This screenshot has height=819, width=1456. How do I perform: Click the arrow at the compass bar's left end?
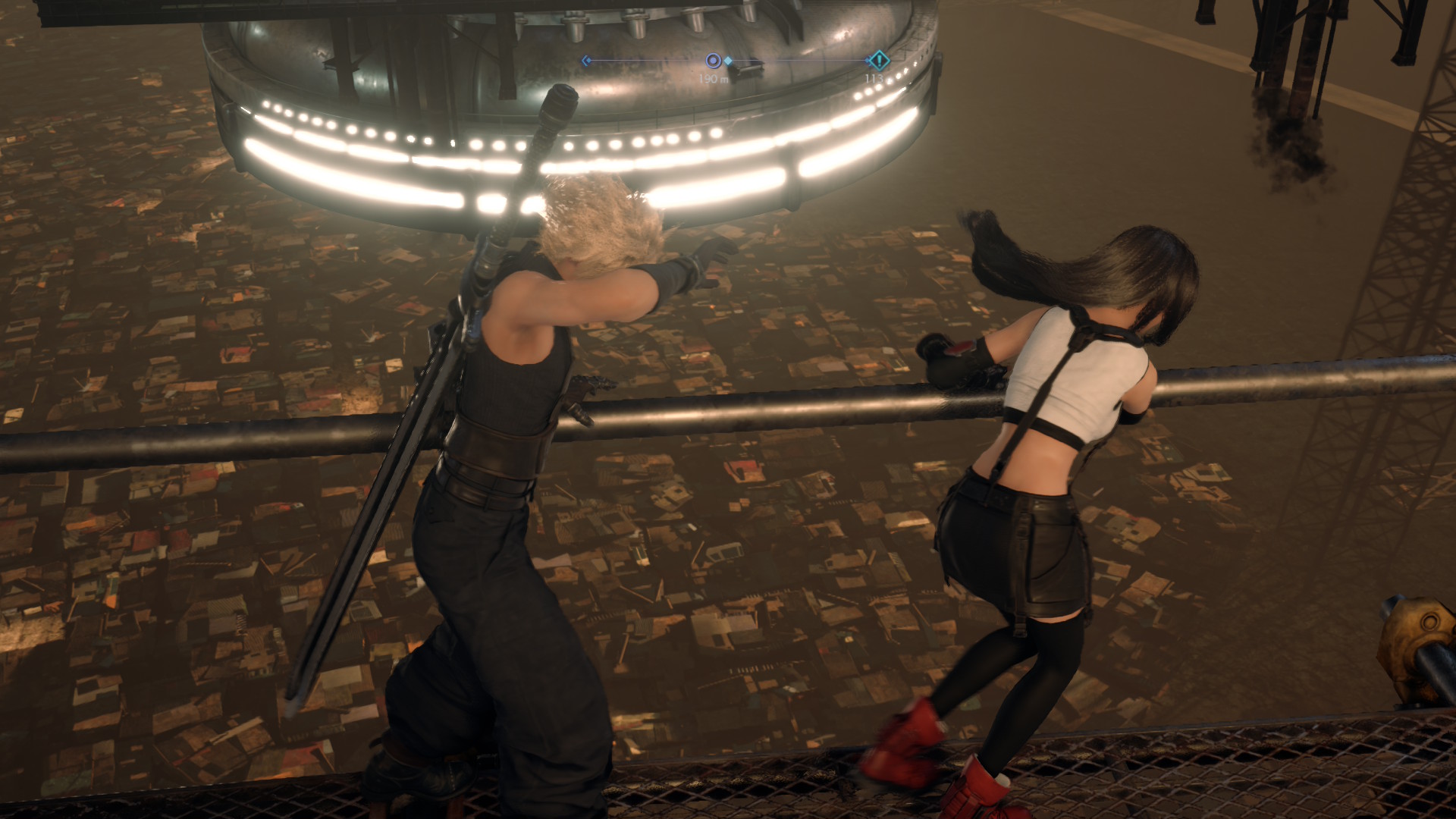tap(585, 61)
